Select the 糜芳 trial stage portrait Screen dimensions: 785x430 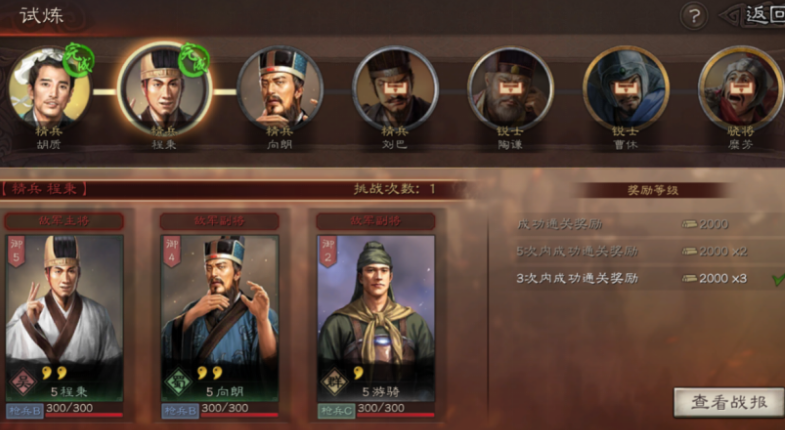[x=740, y=88]
